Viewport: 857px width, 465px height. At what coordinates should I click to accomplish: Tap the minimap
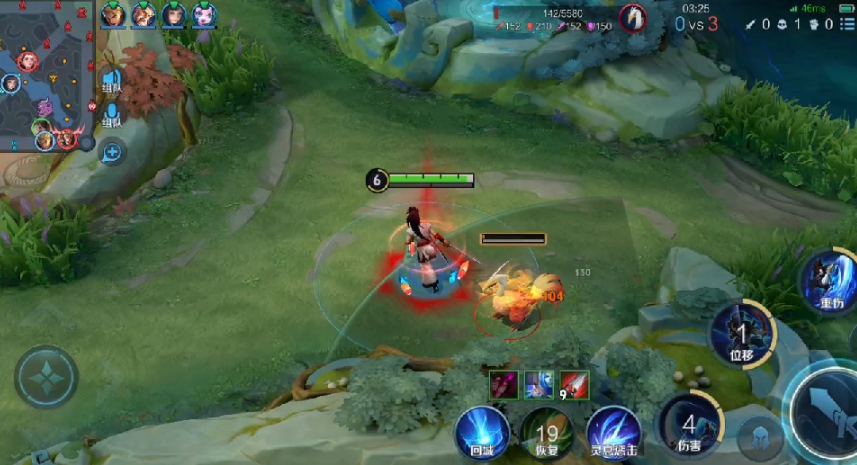47,75
